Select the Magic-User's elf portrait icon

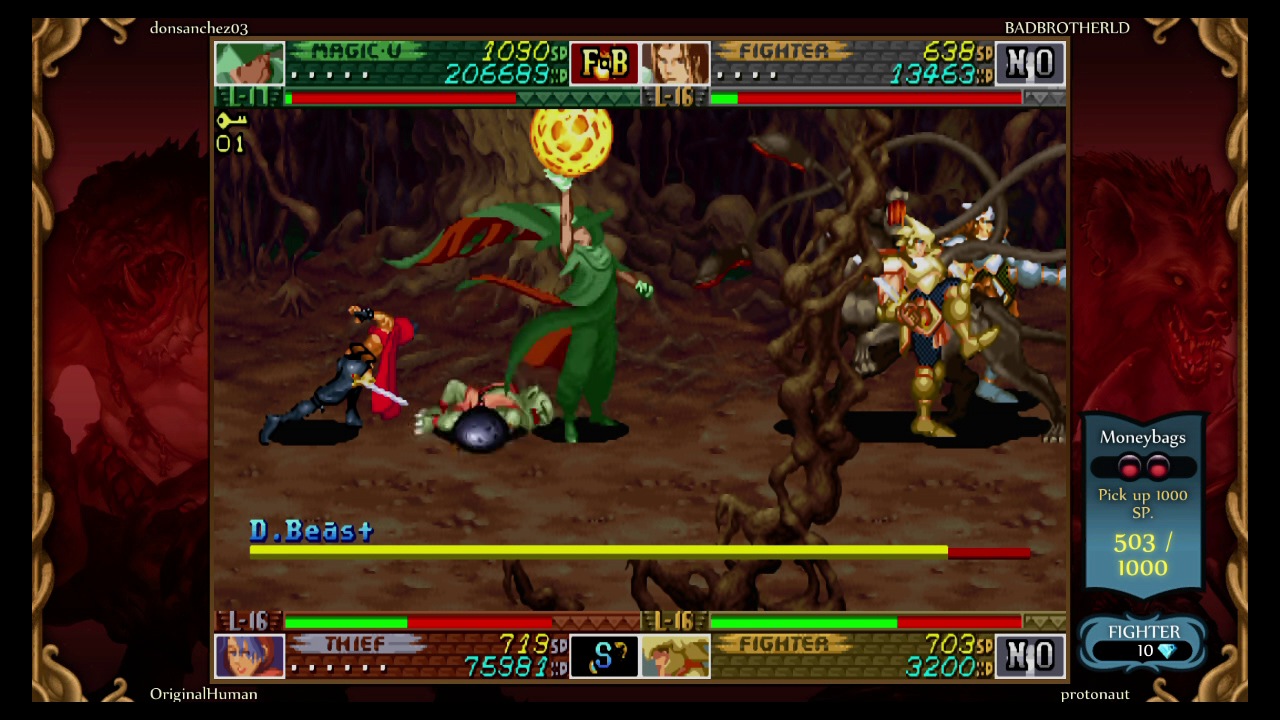click(249, 63)
